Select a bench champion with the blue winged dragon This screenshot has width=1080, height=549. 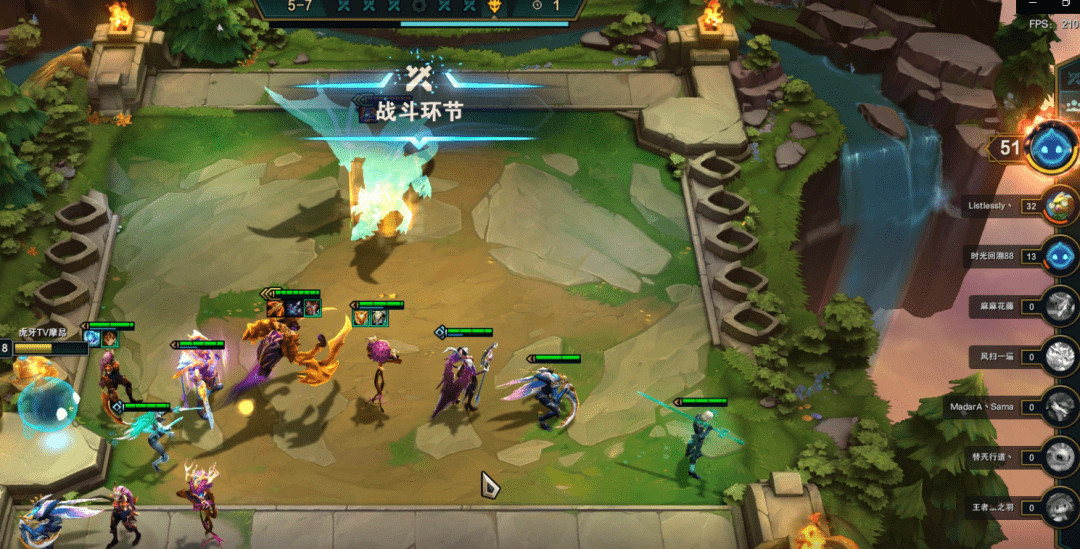pyautogui.click(x=45, y=518)
